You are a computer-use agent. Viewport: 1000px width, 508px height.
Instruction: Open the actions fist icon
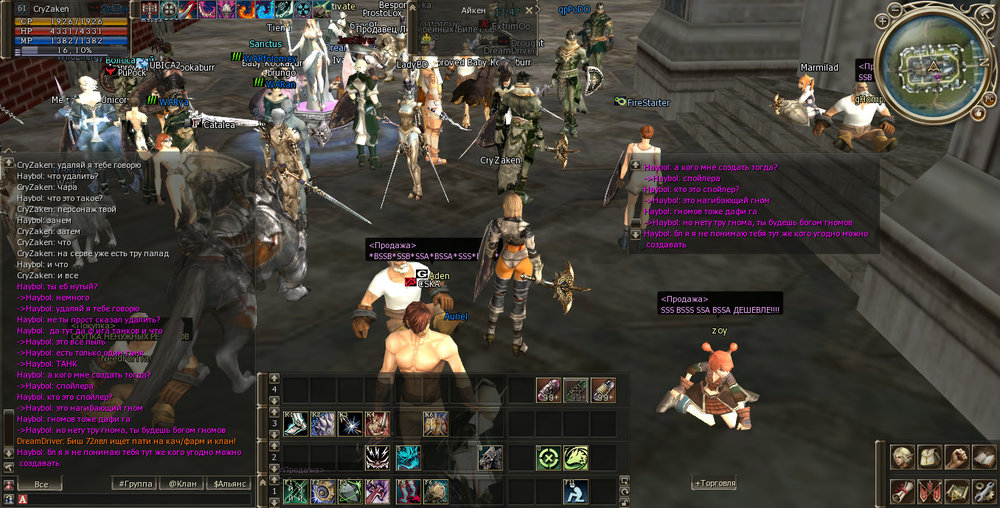tap(957, 458)
